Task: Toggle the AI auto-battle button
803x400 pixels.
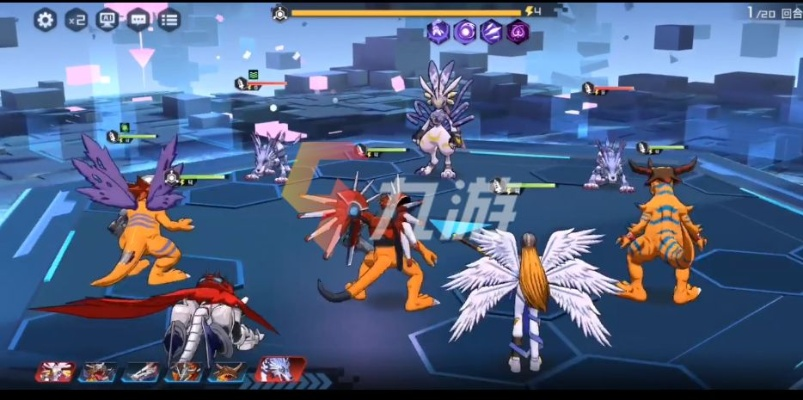Action: (x=107, y=19)
